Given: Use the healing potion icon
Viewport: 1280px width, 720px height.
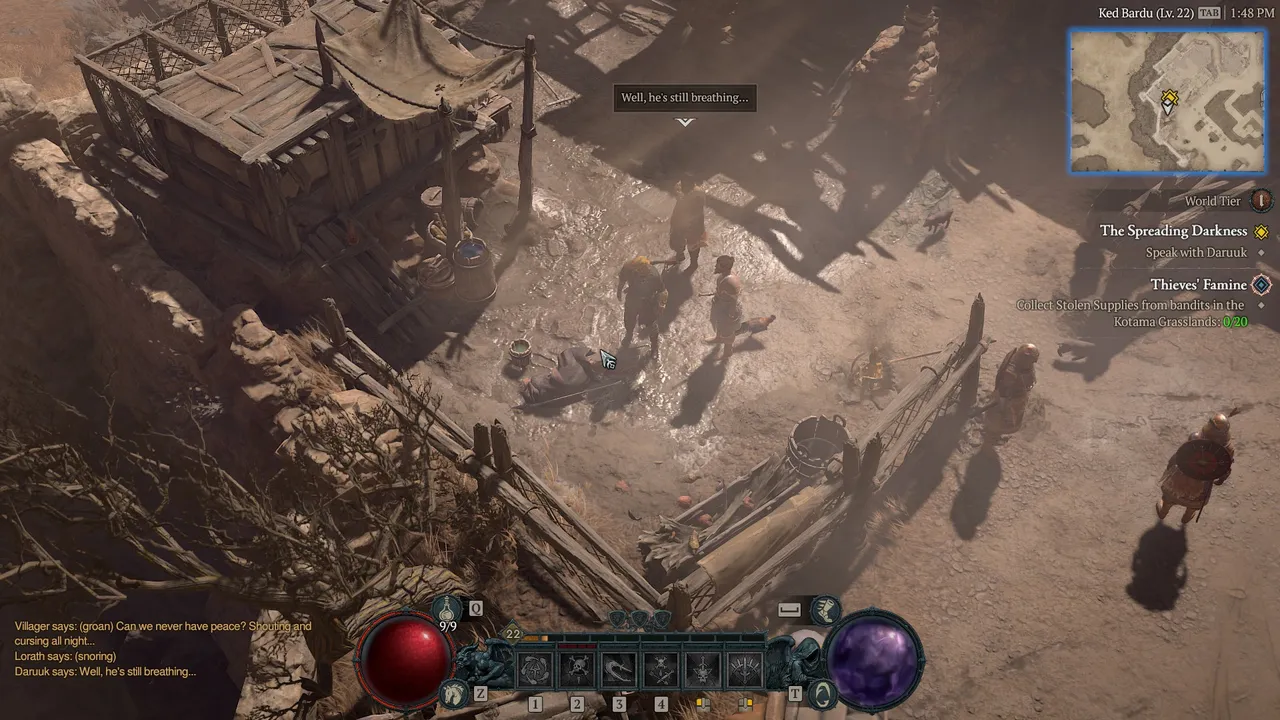Looking at the screenshot, I should click(446, 608).
